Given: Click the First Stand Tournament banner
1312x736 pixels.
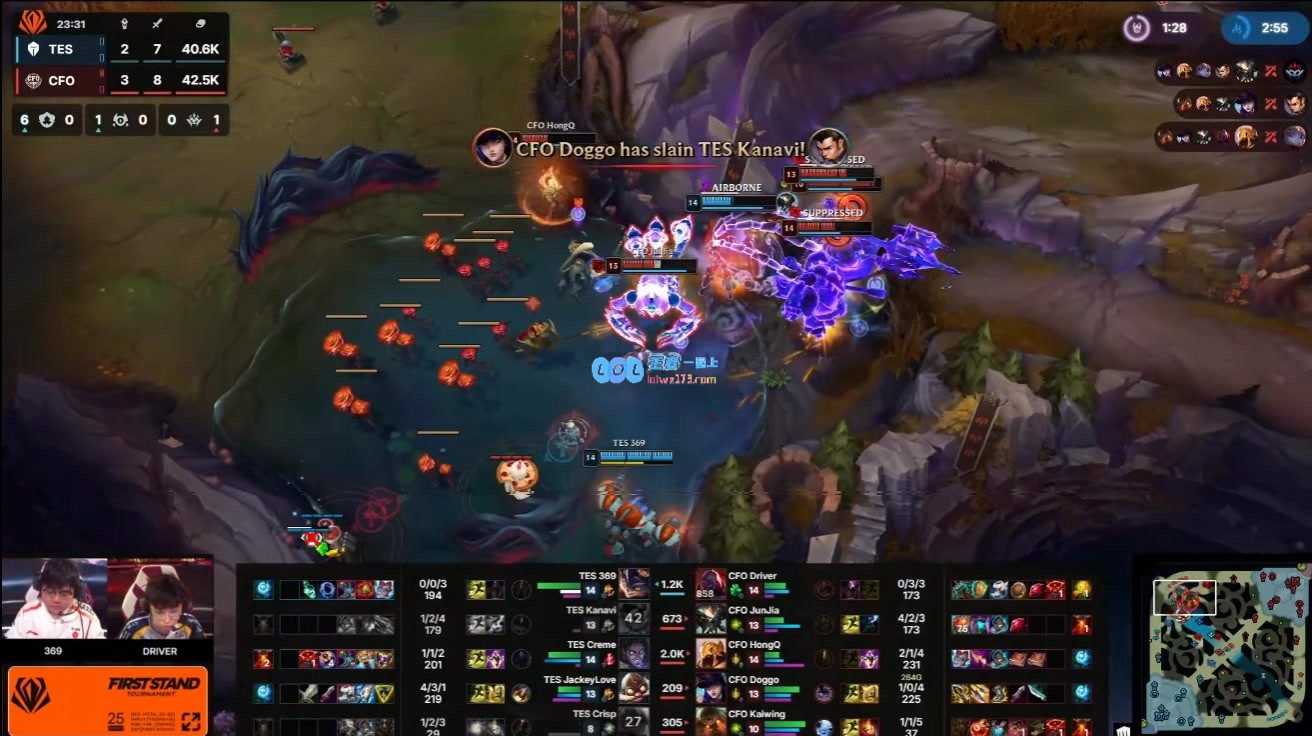Looking at the screenshot, I should tap(108, 701).
